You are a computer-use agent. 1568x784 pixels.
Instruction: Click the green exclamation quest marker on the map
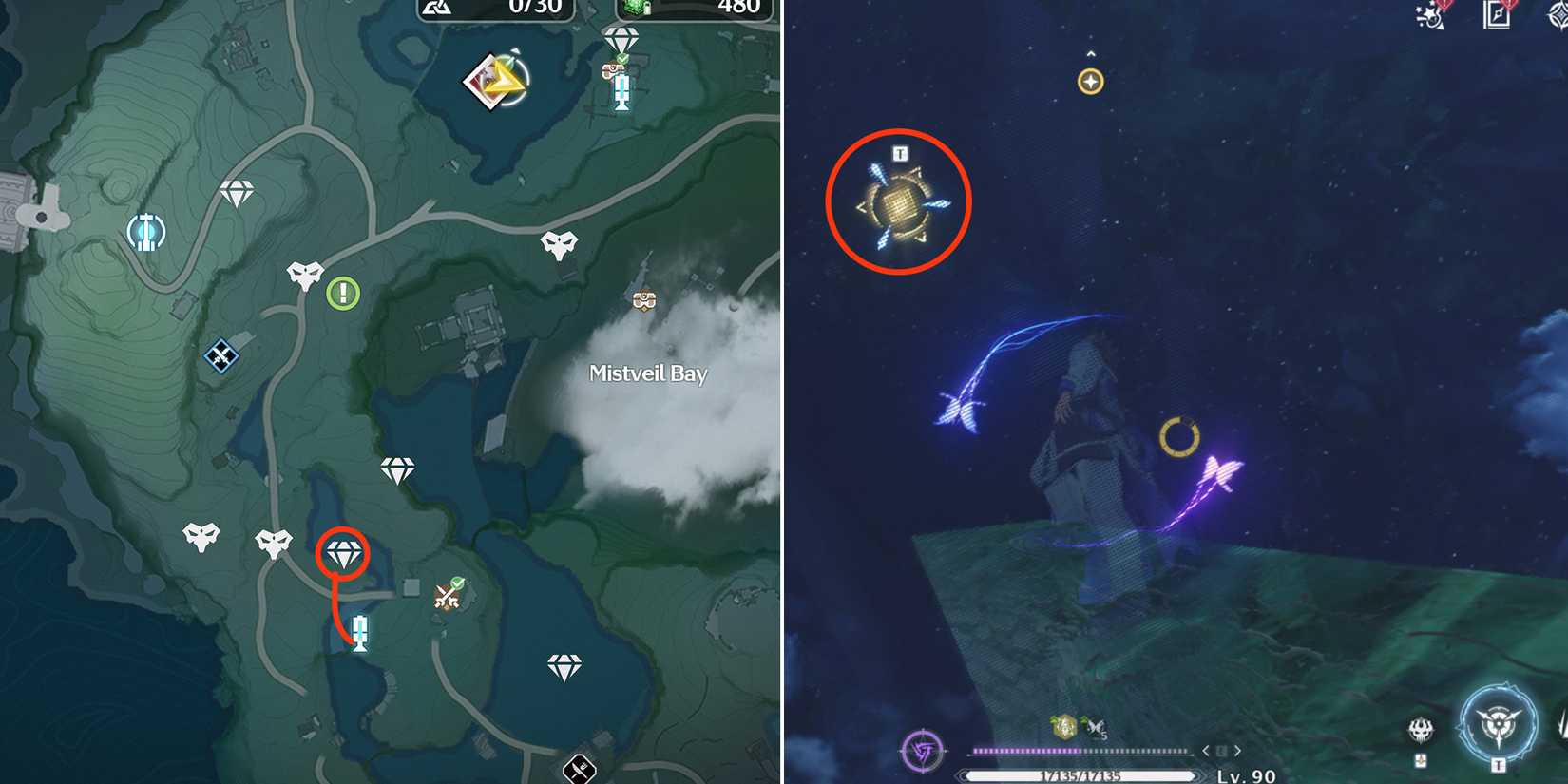[x=340, y=294]
